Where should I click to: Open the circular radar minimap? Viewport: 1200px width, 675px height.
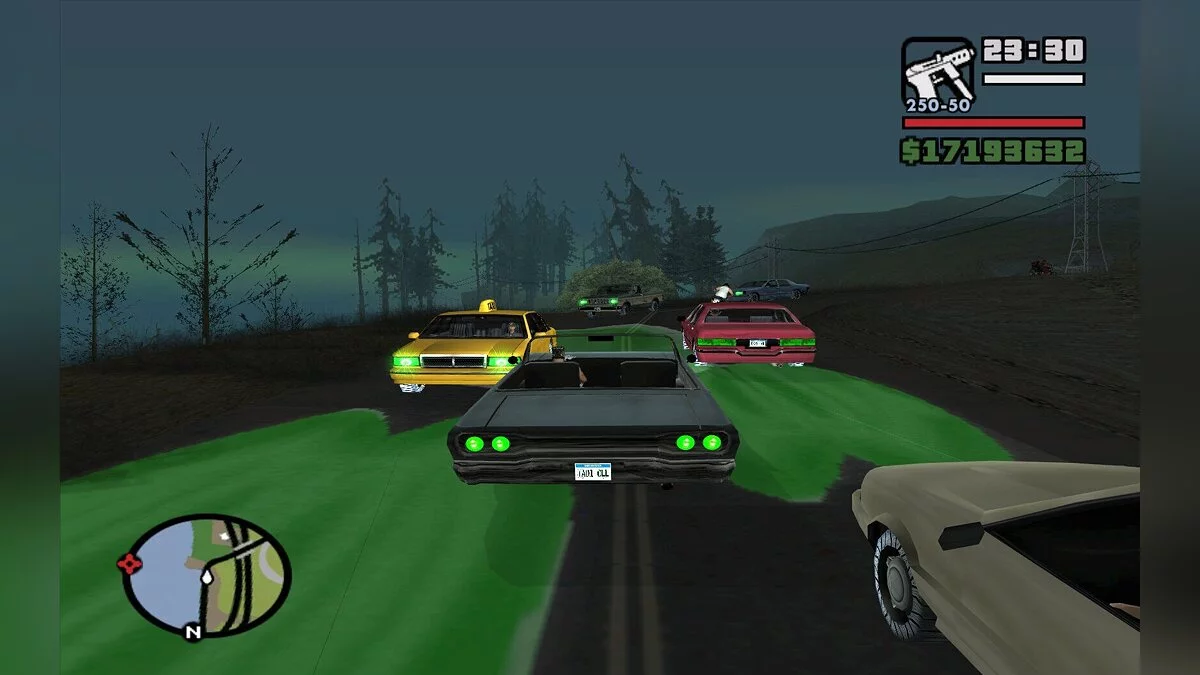tap(207, 575)
